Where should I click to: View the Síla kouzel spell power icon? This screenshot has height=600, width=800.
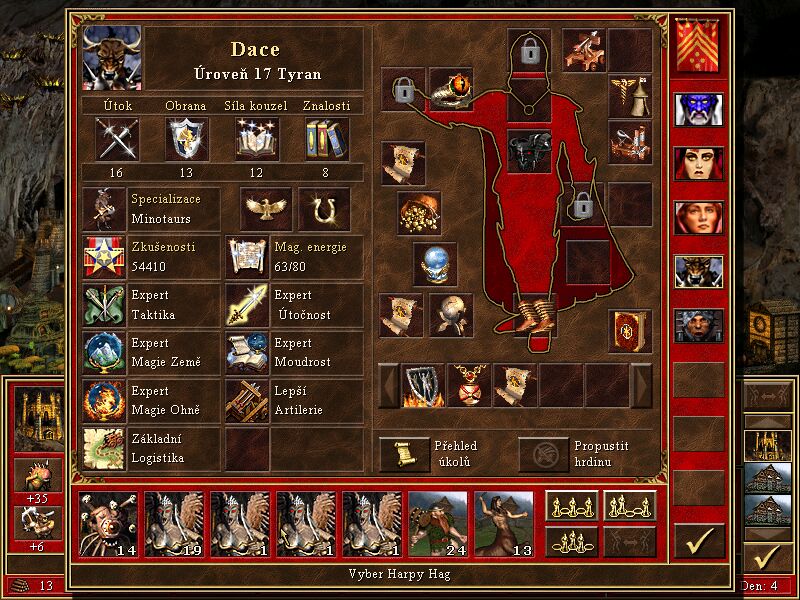pos(257,138)
